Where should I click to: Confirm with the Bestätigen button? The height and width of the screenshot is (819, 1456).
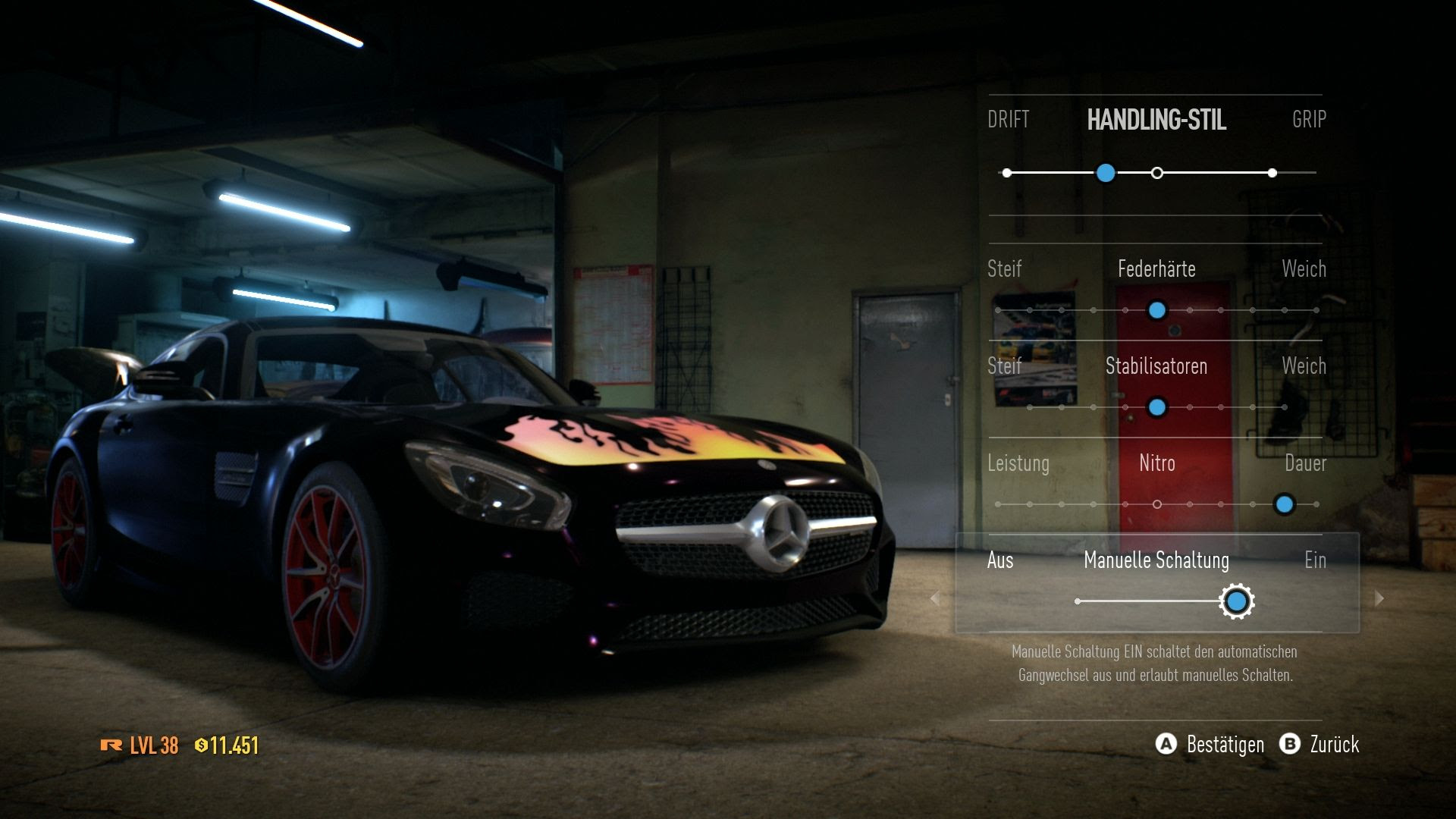click(1210, 744)
